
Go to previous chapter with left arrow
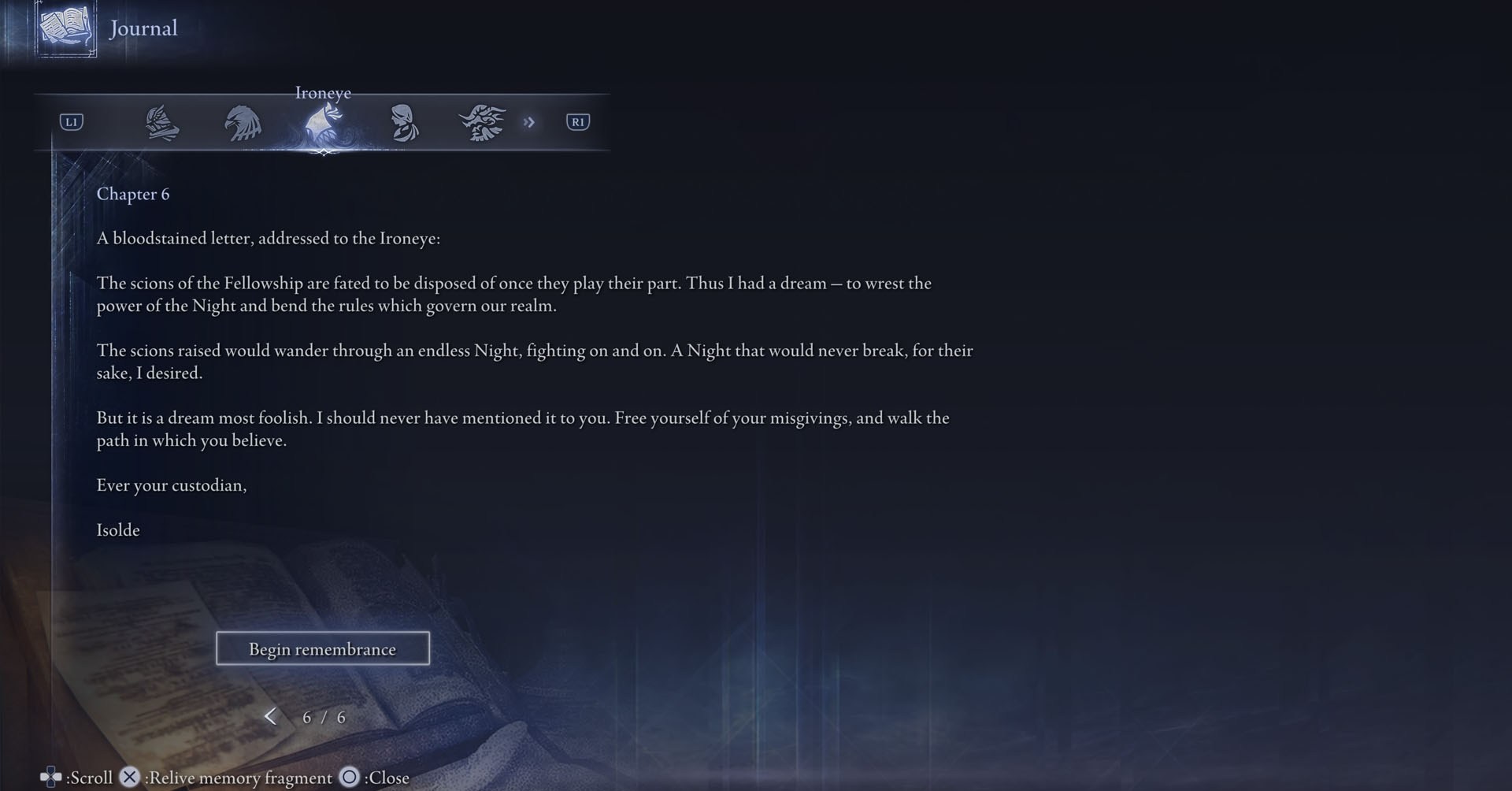click(x=271, y=717)
